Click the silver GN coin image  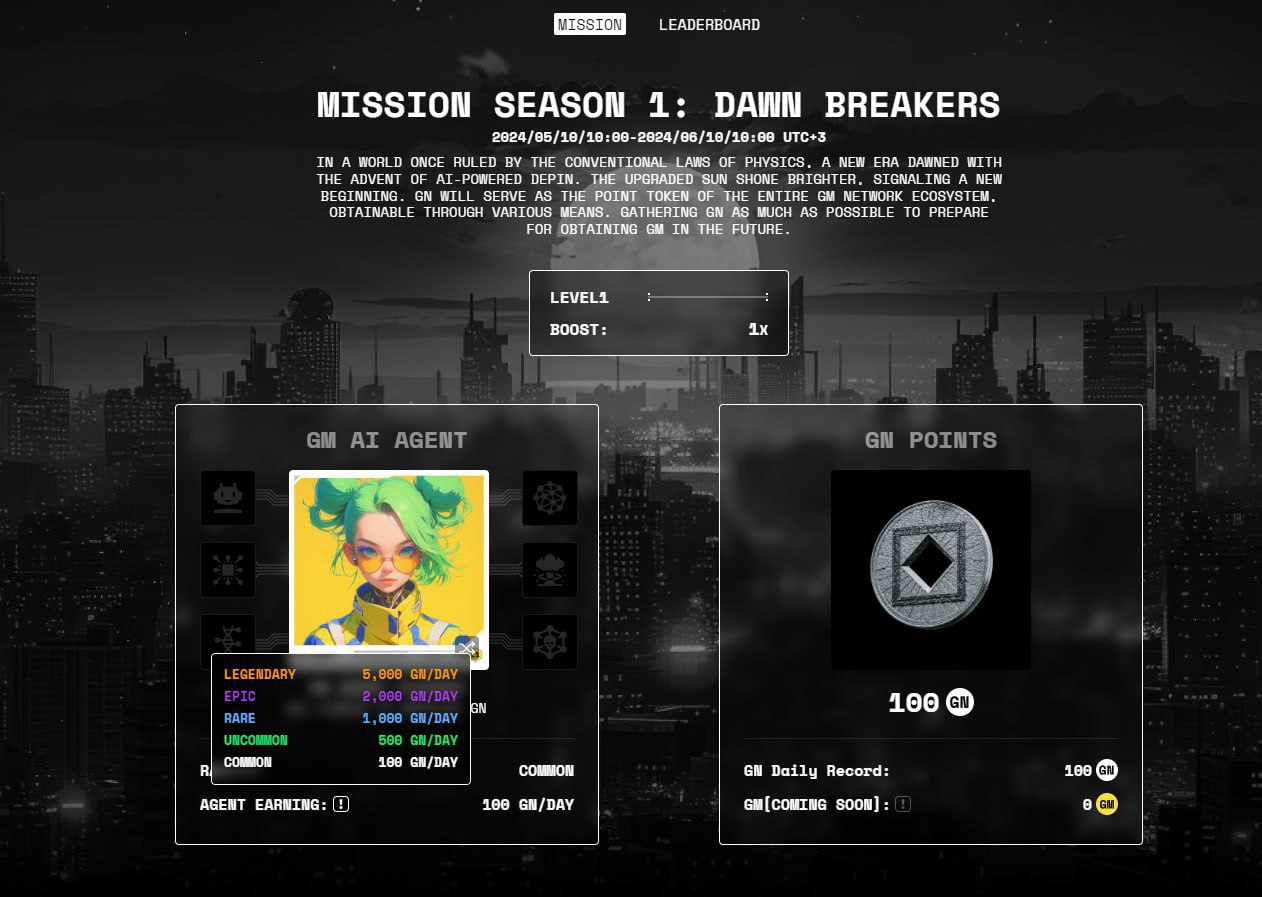(930, 570)
